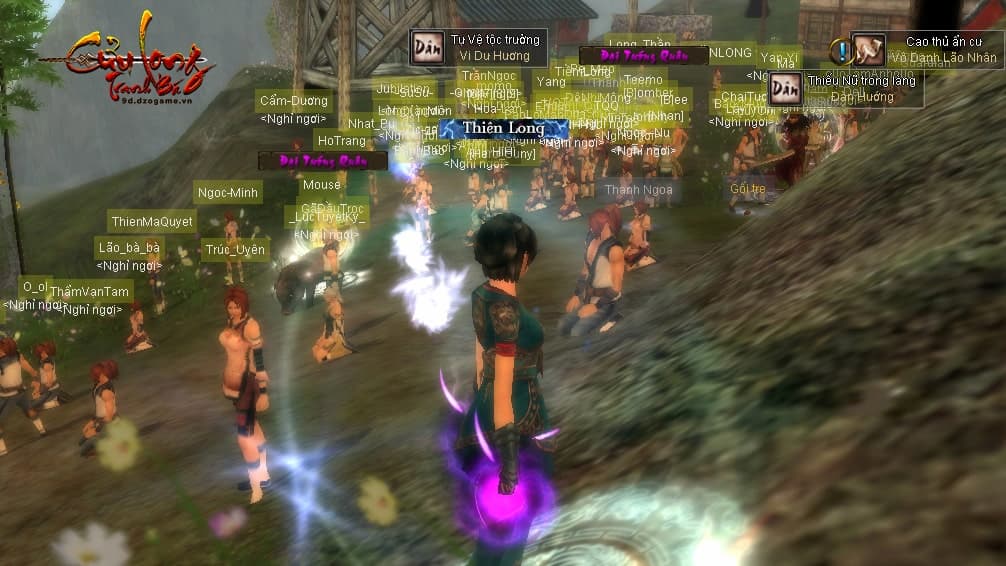Target the Trúc_Uyên name label

tap(235, 250)
